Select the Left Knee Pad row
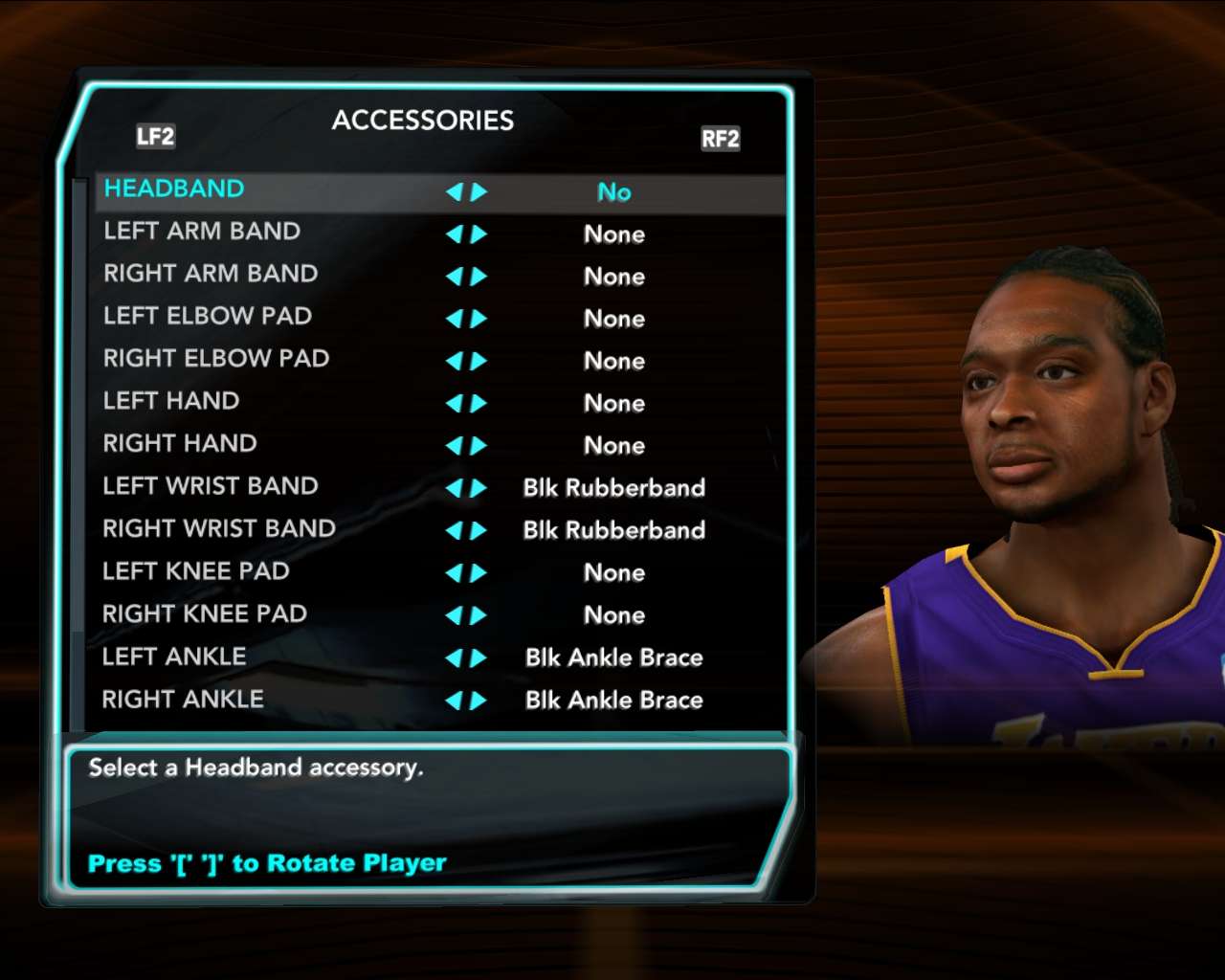Viewport: 1225px width, 980px height. click(x=196, y=571)
